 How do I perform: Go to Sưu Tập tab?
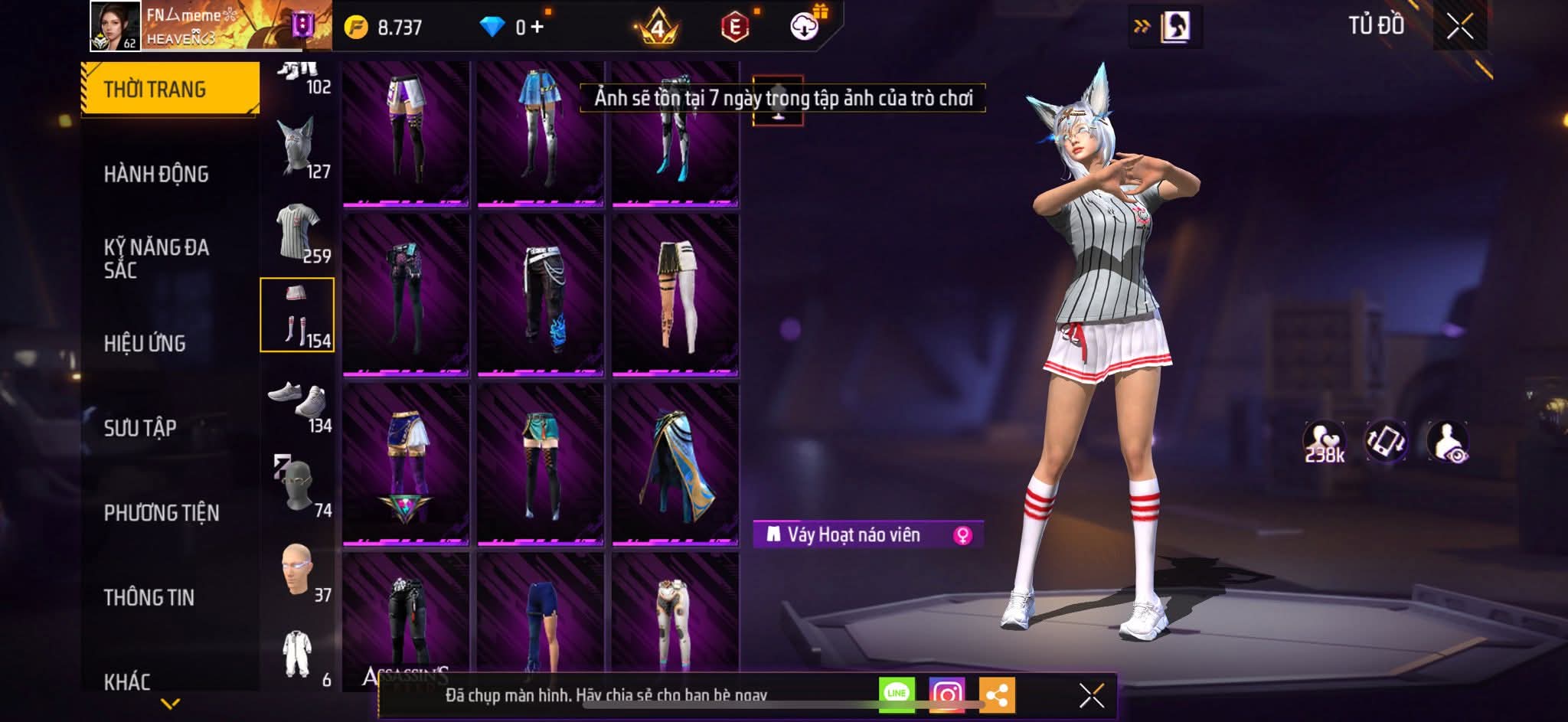140,428
